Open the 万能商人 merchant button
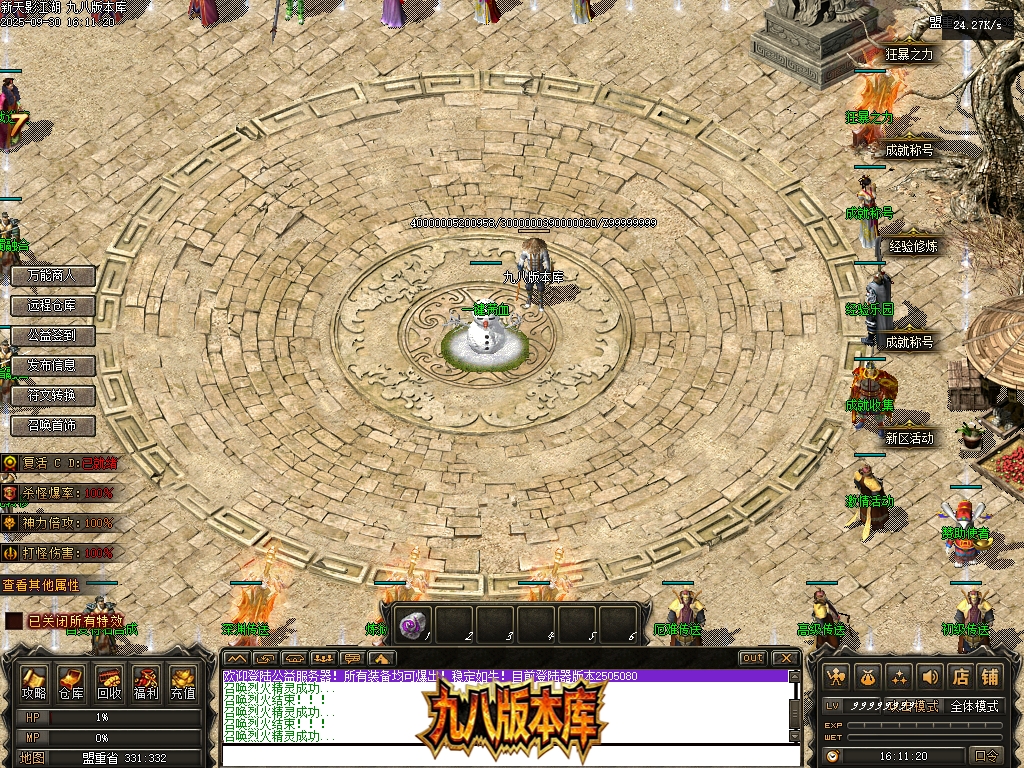This screenshot has width=1024, height=768. pos(52,275)
